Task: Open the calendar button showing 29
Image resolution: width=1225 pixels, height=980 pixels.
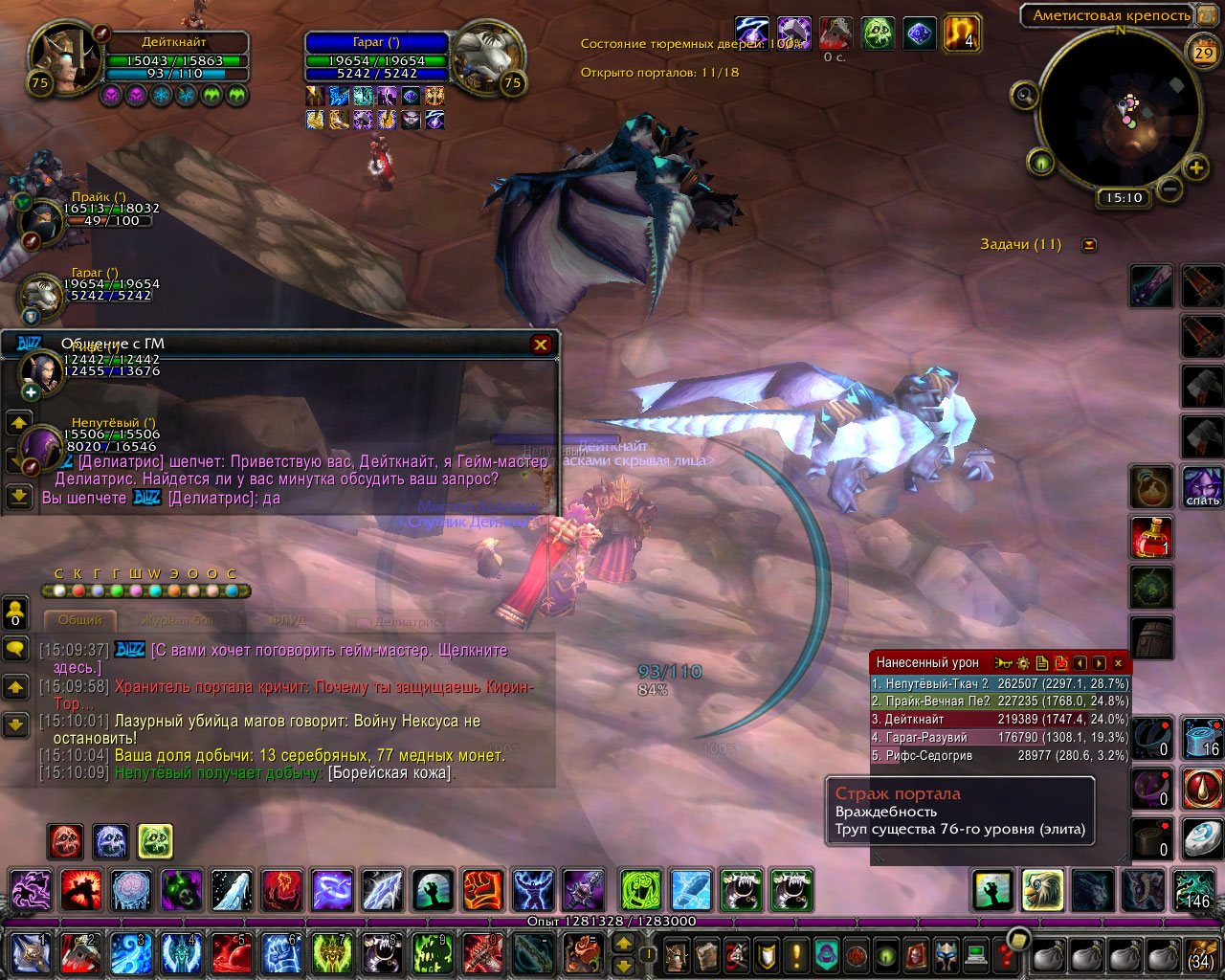Action: coord(1203,53)
